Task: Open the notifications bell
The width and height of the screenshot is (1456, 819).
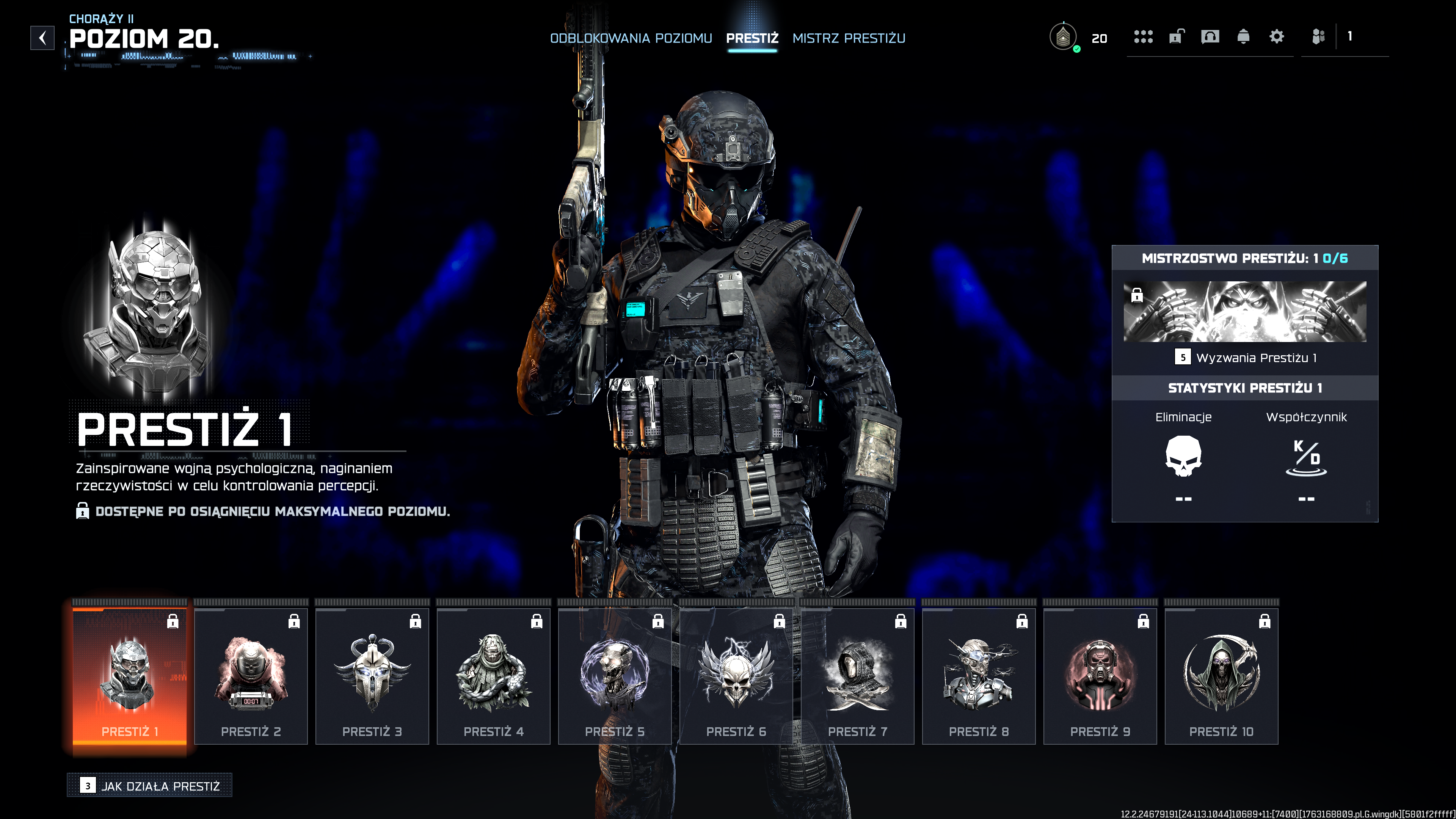Action: point(1243,37)
